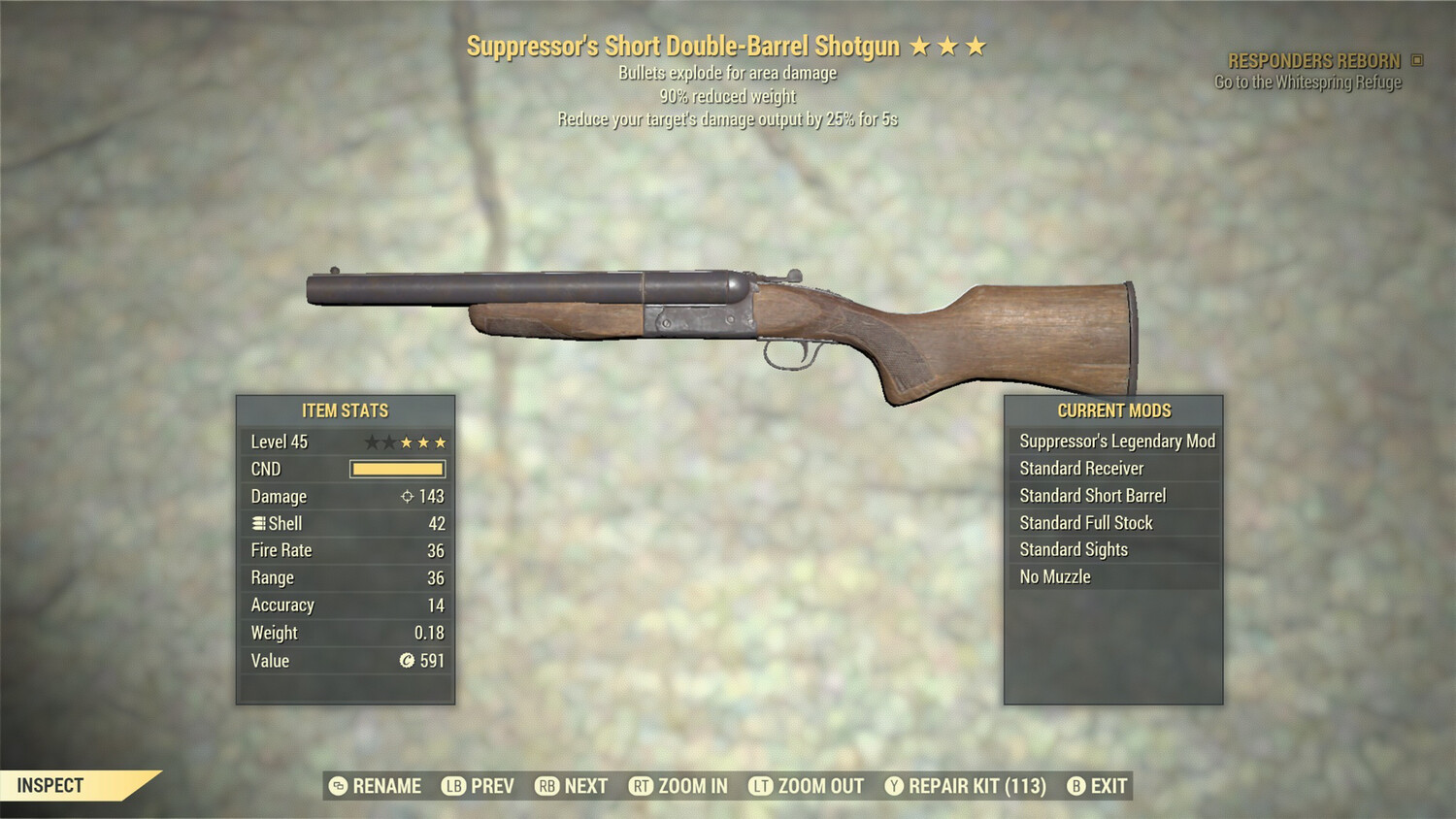Toggle the last gold star on the Level row

[442, 442]
